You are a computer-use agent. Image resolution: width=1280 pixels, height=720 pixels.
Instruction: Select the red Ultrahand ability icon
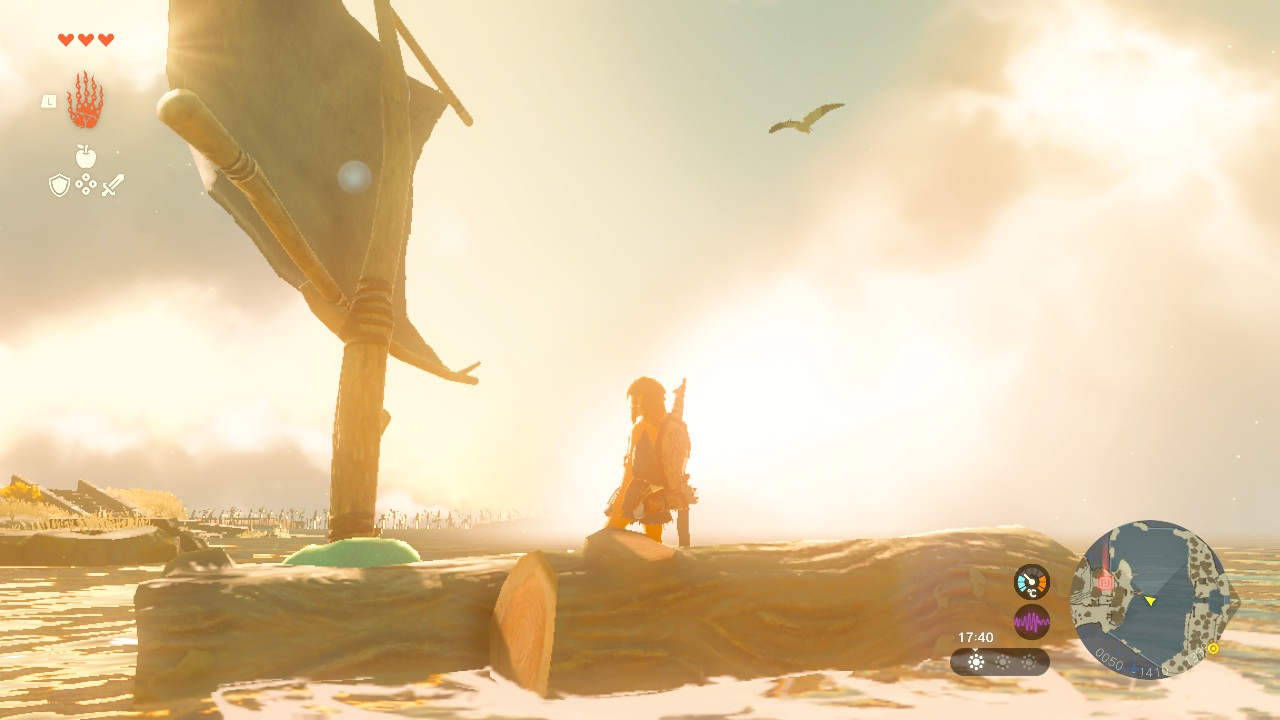85,101
